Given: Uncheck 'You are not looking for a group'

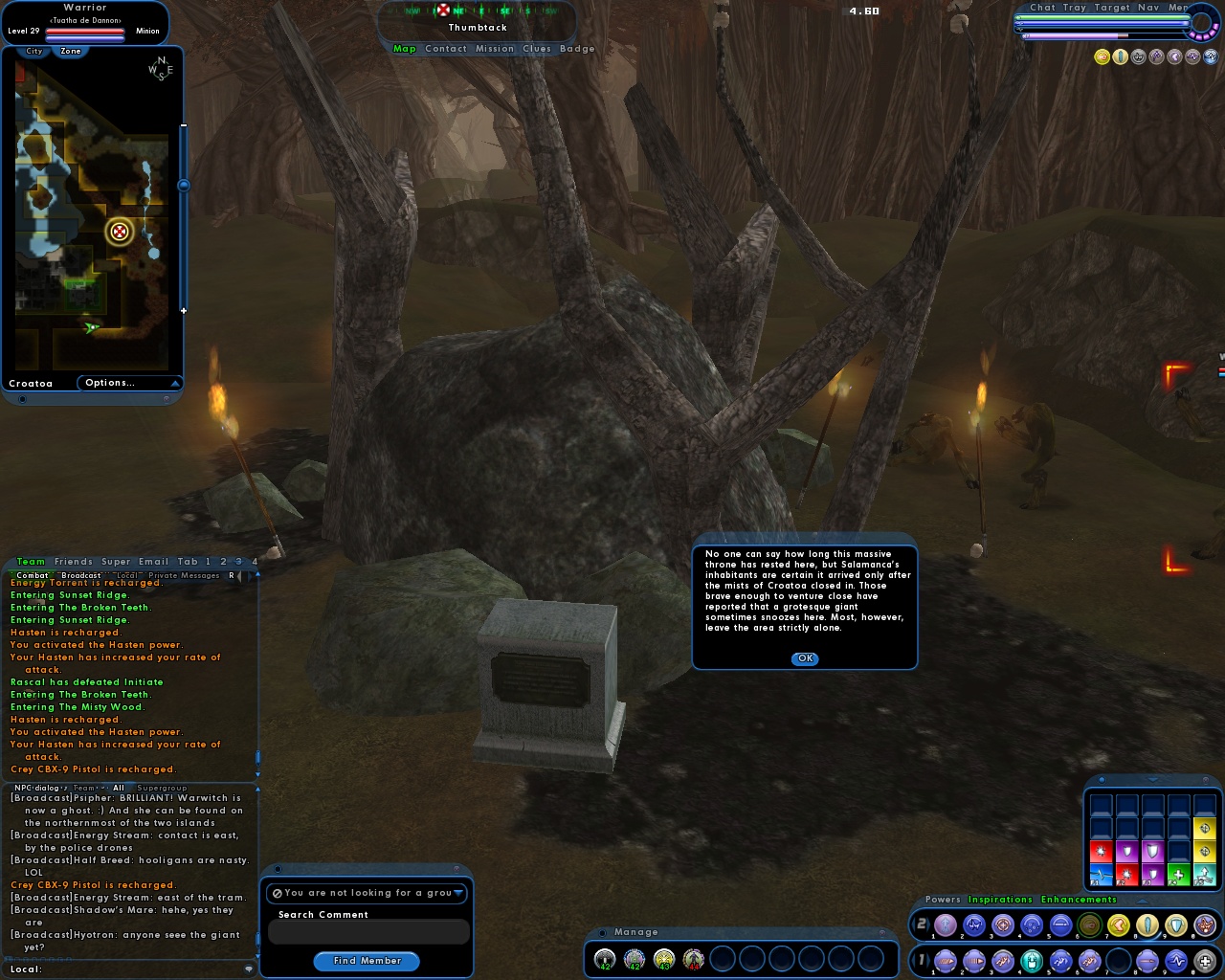Looking at the screenshot, I should [x=278, y=893].
